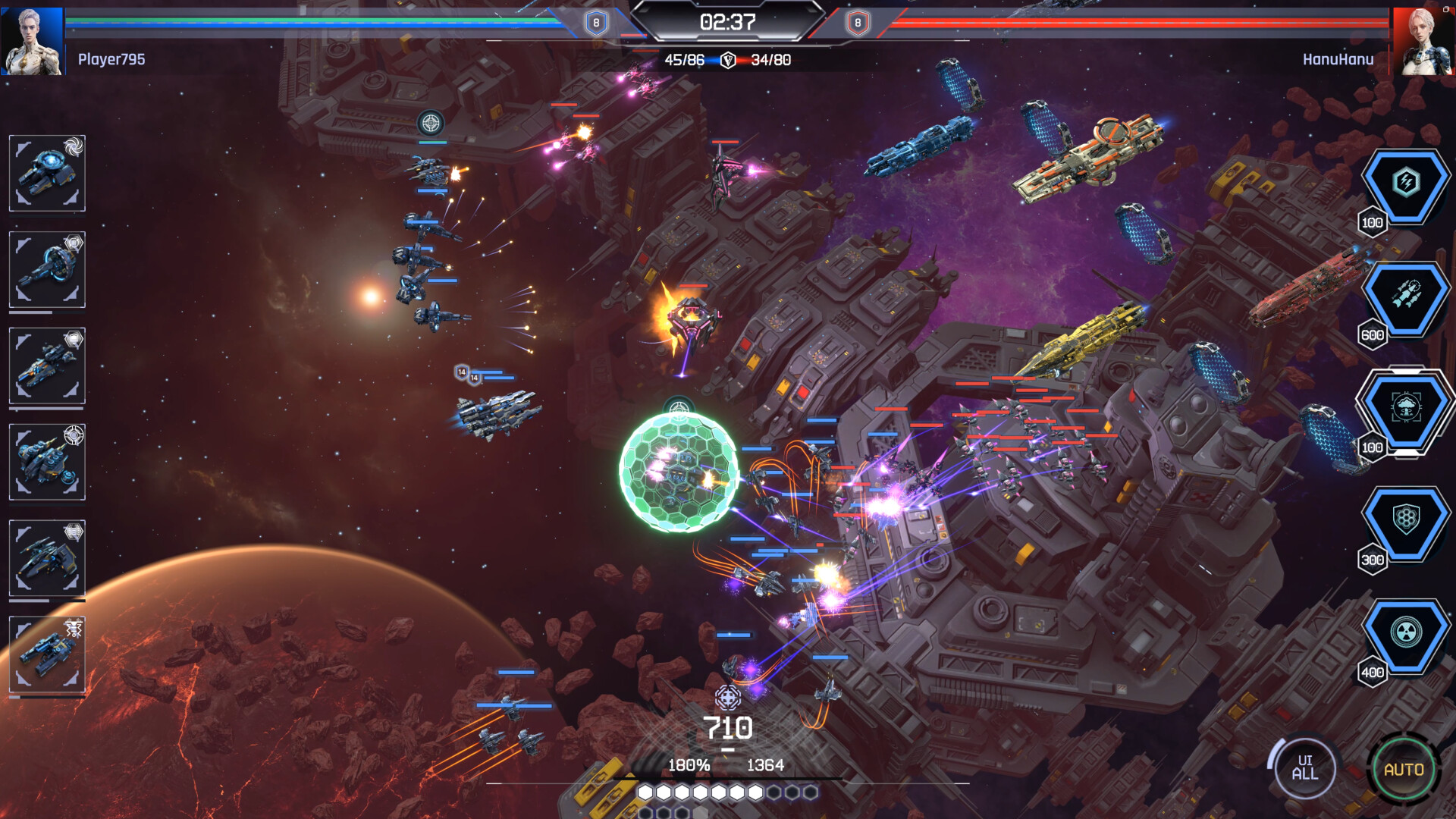Deploy the turret carrier from the fourth card

click(x=46, y=461)
